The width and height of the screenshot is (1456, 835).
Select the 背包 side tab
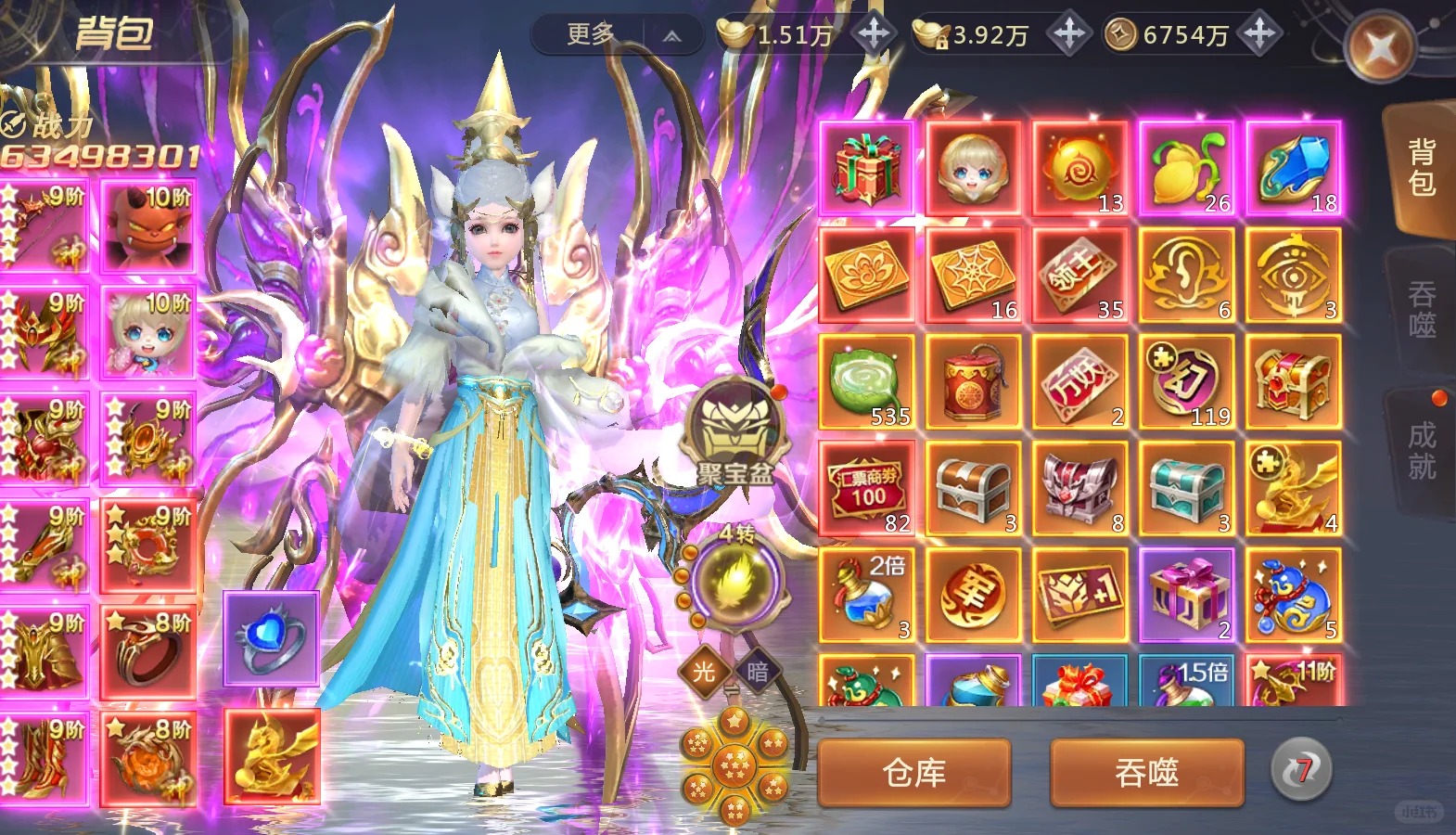point(1421,167)
